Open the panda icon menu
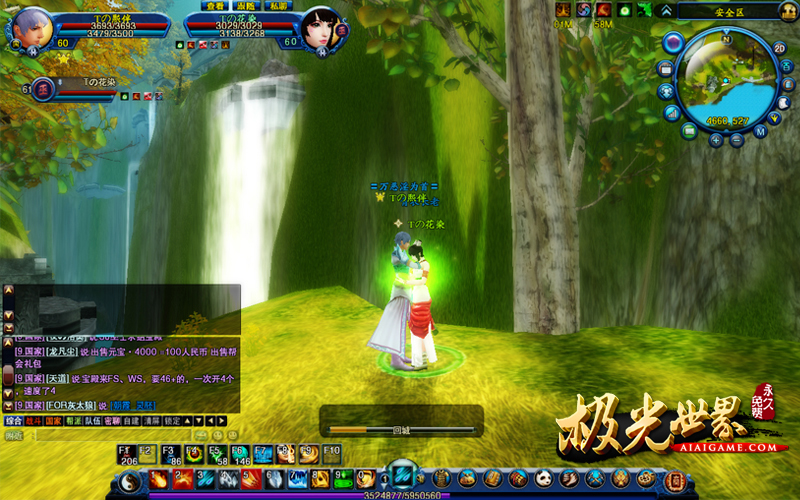800x500 pixels. pyautogui.click(x=543, y=479)
